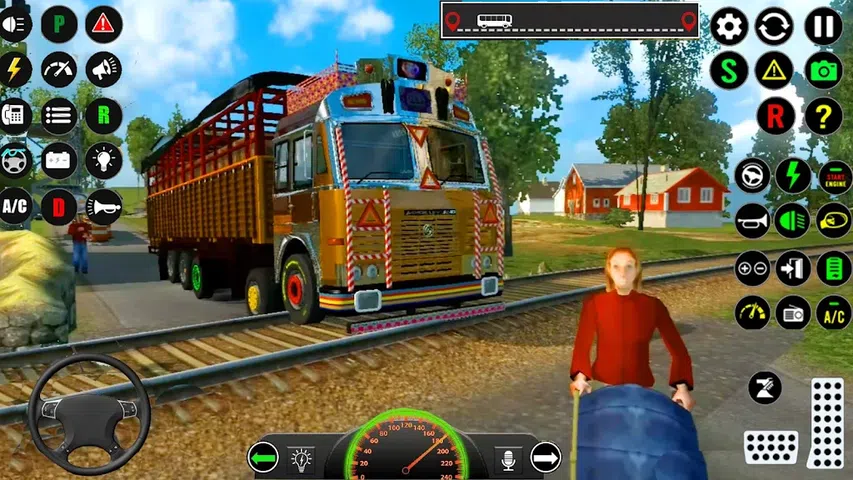
Task: Toggle the battery icon
Action: point(59,160)
